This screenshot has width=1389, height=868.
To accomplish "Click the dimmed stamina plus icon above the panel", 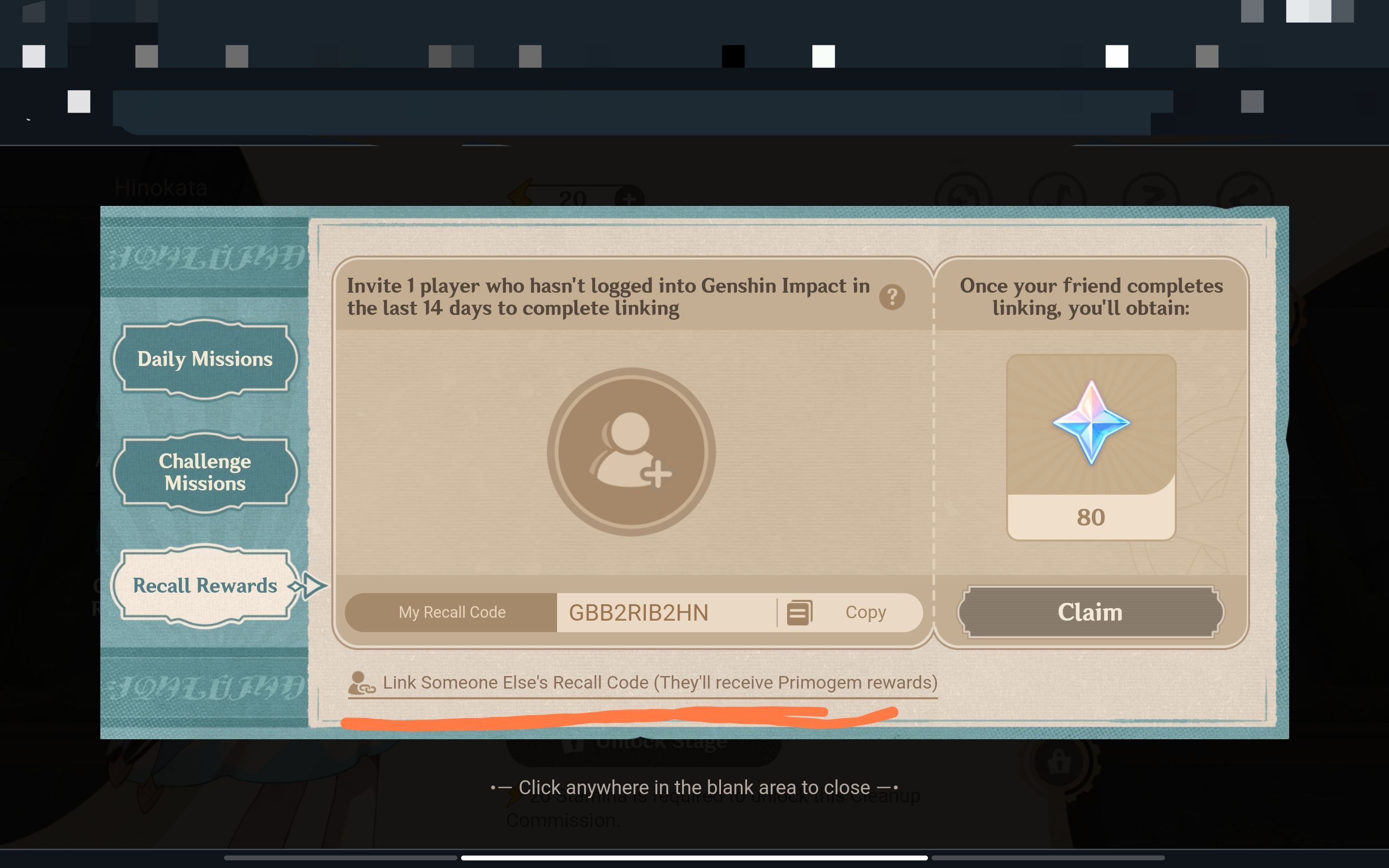I will [x=628, y=198].
